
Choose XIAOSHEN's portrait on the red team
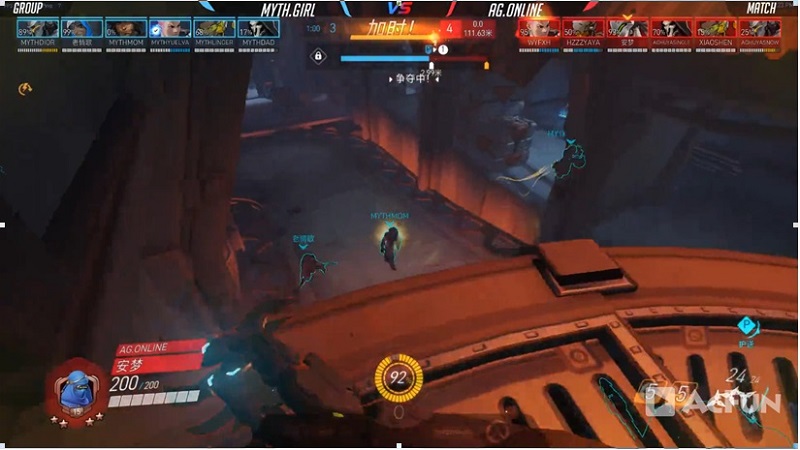(715, 28)
